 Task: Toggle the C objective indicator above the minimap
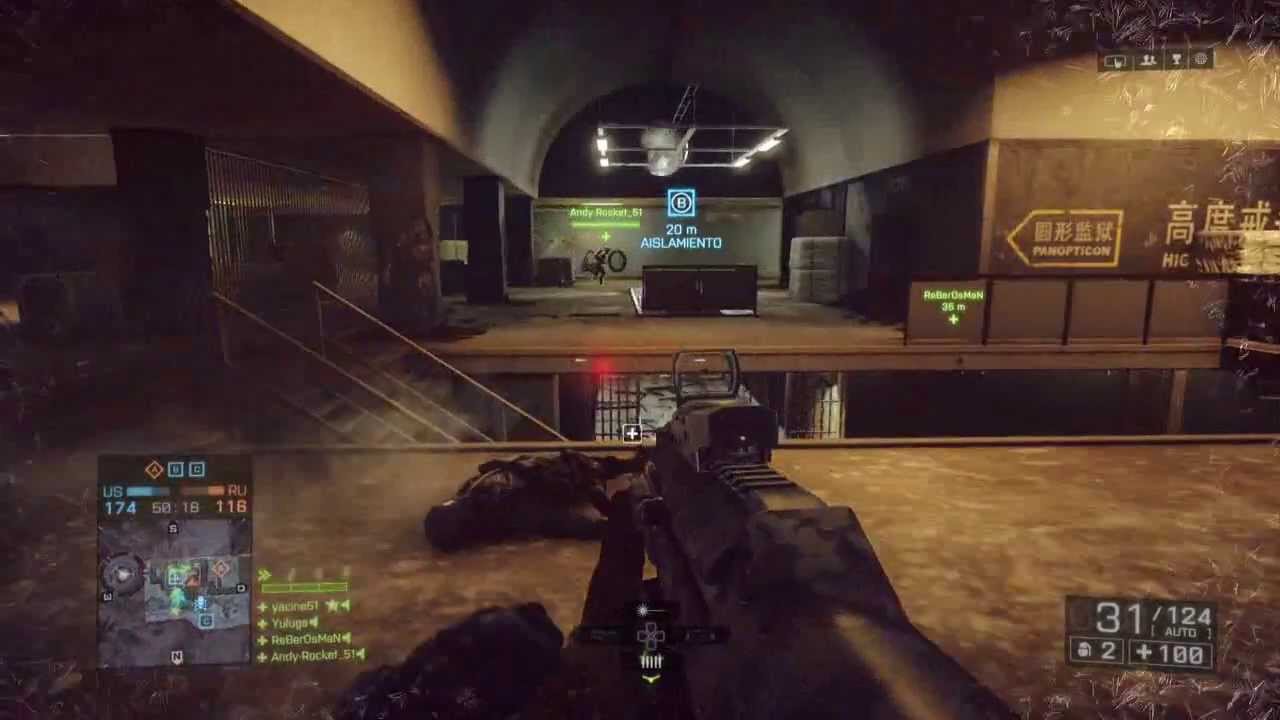(x=196, y=469)
